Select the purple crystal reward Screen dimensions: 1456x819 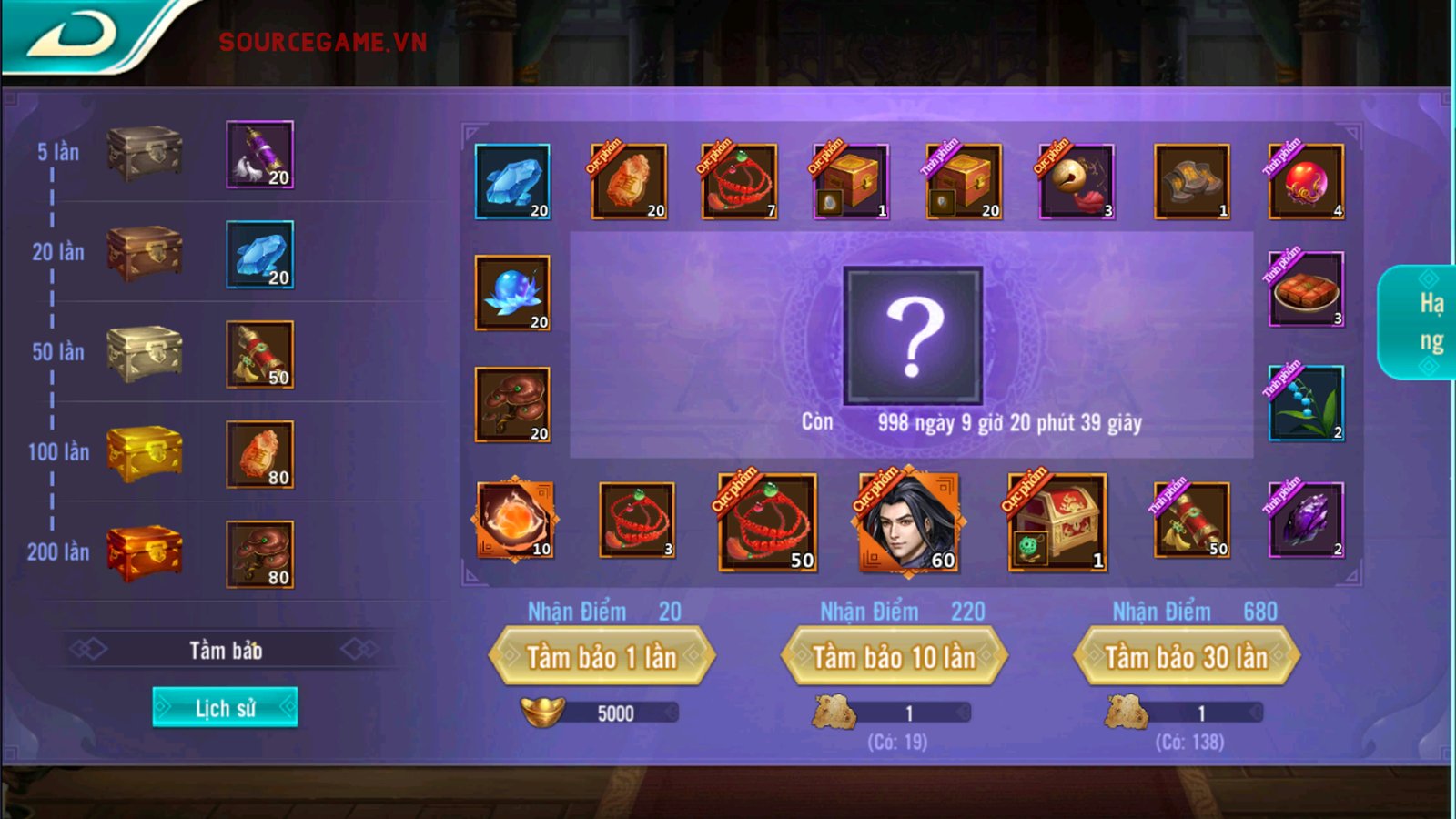(x=1306, y=520)
